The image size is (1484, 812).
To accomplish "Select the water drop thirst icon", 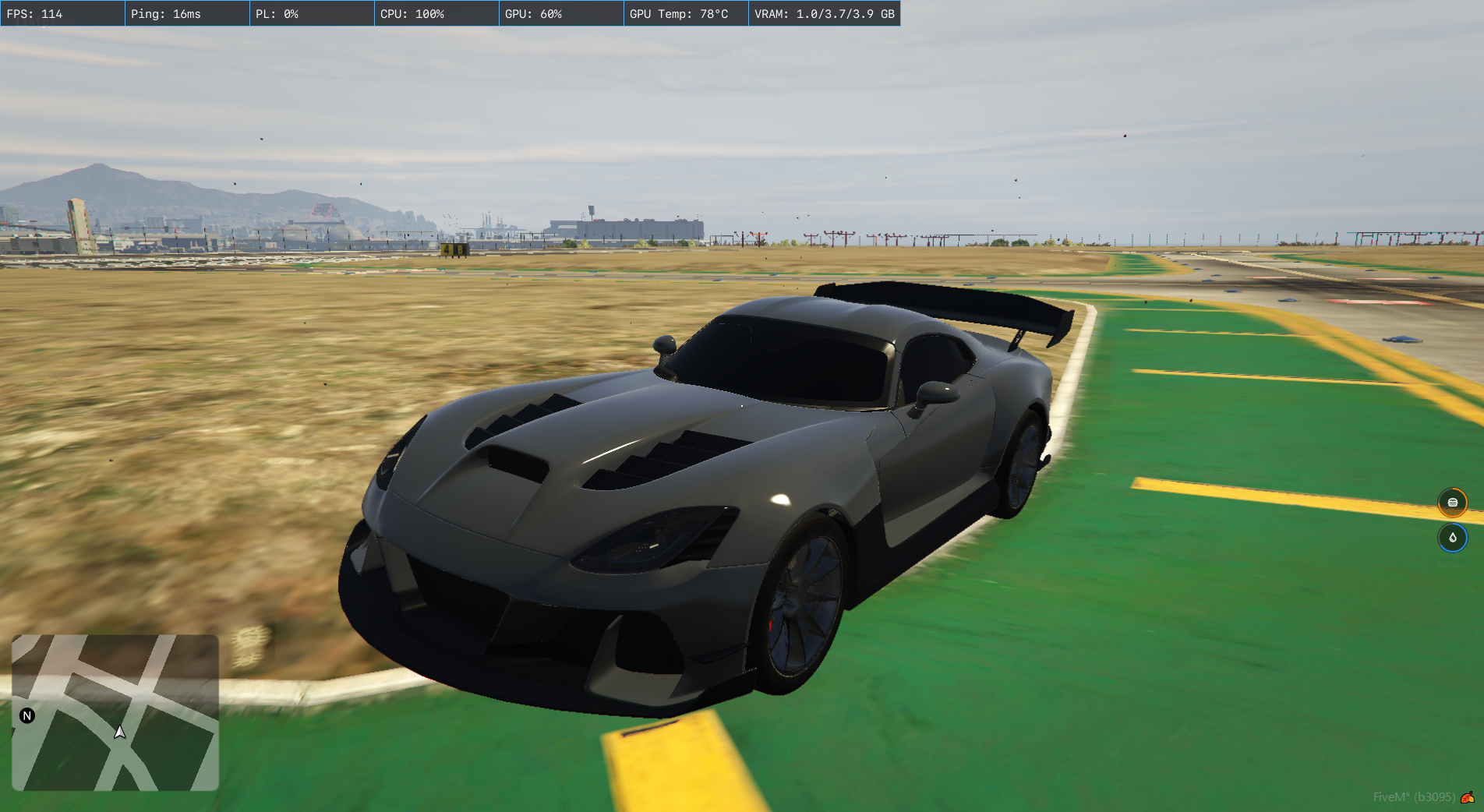I will pyautogui.click(x=1452, y=538).
